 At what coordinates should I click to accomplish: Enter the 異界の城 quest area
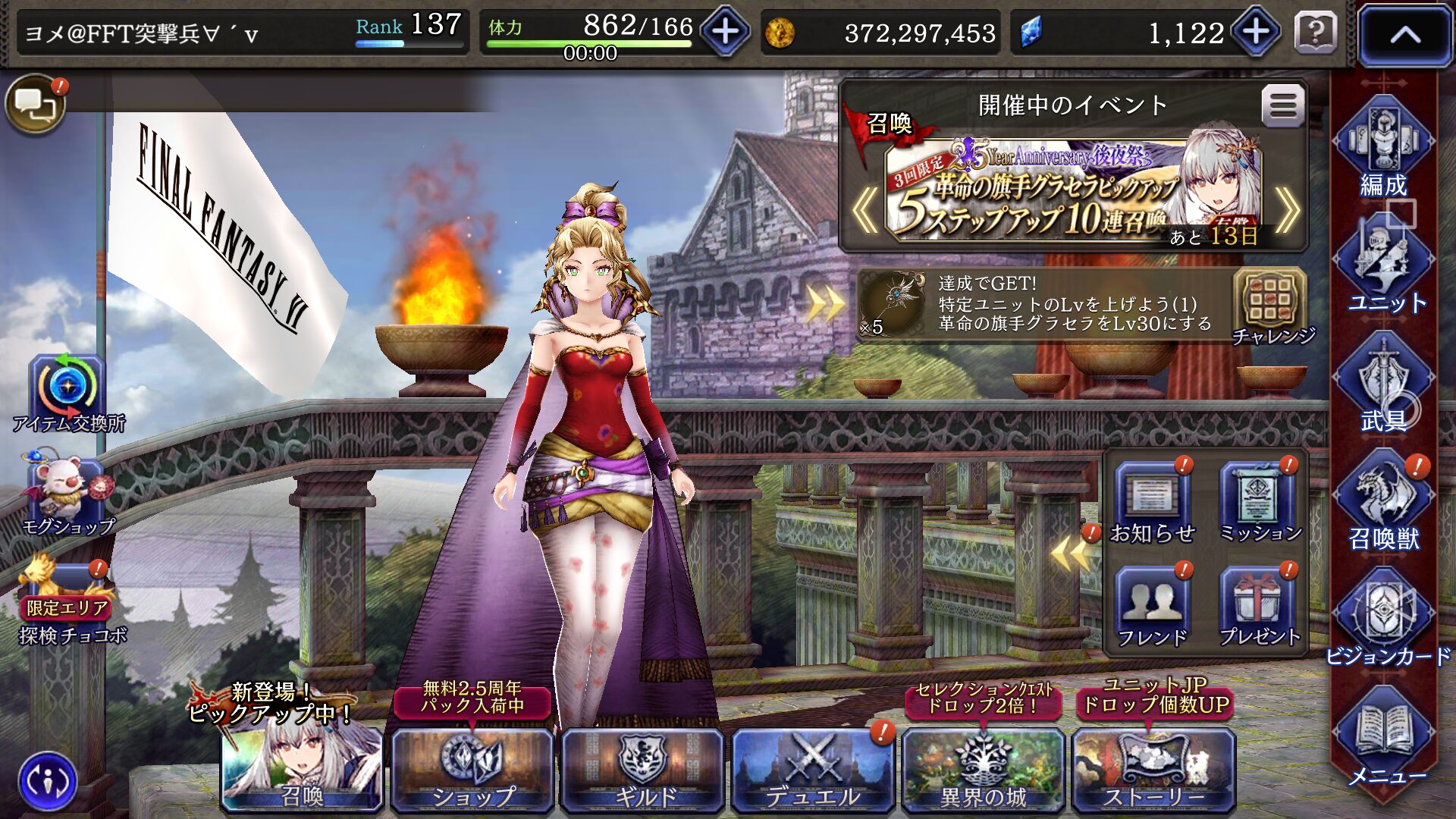pyautogui.click(x=983, y=770)
